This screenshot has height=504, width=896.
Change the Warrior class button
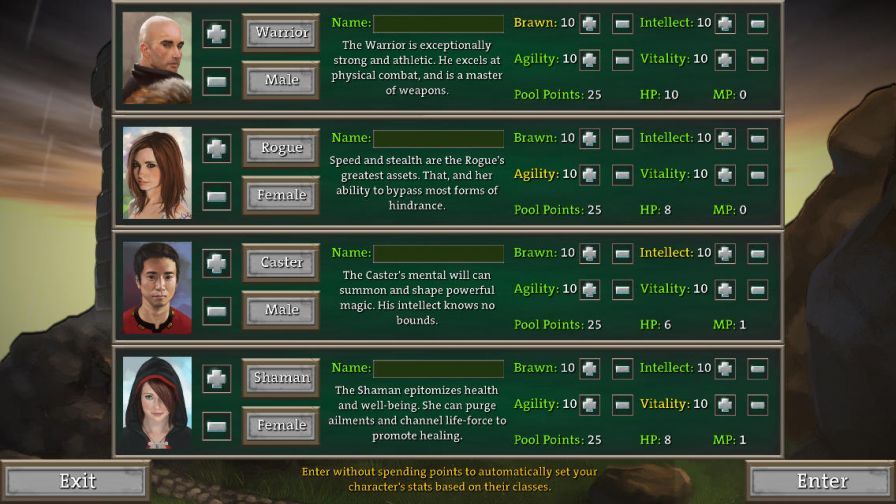tap(281, 32)
